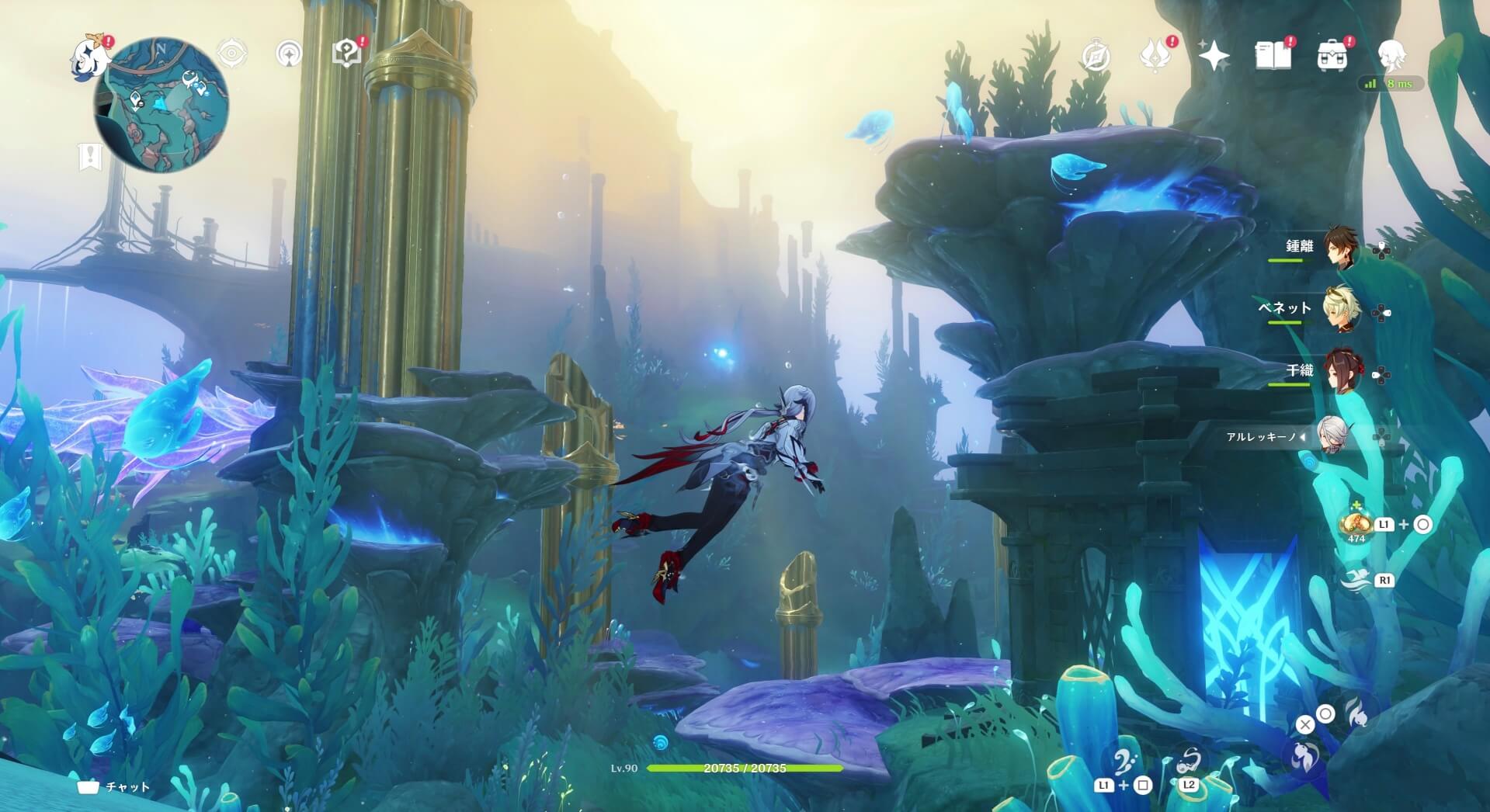Open the four-pointed star wish icon
The image size is (1490, 812).
click(1214, 56)
